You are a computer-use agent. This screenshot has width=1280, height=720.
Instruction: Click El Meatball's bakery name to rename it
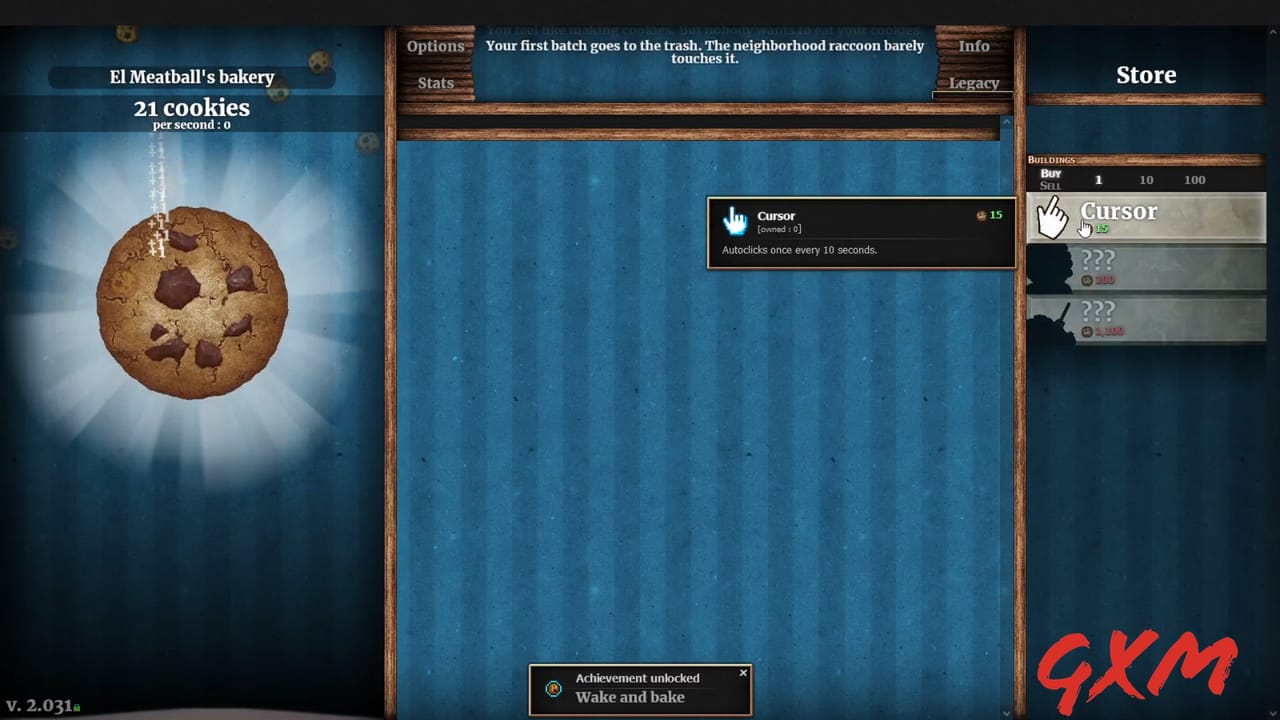(x=190, y=77)
